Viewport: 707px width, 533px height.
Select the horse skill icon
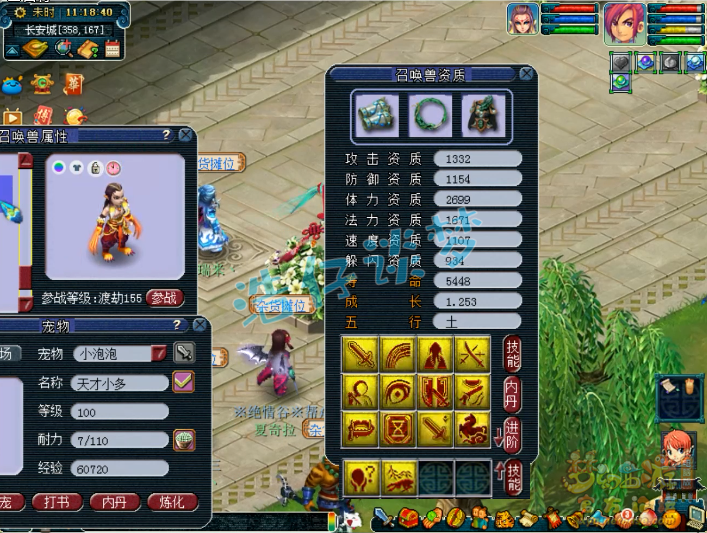(x=471, y=427)
